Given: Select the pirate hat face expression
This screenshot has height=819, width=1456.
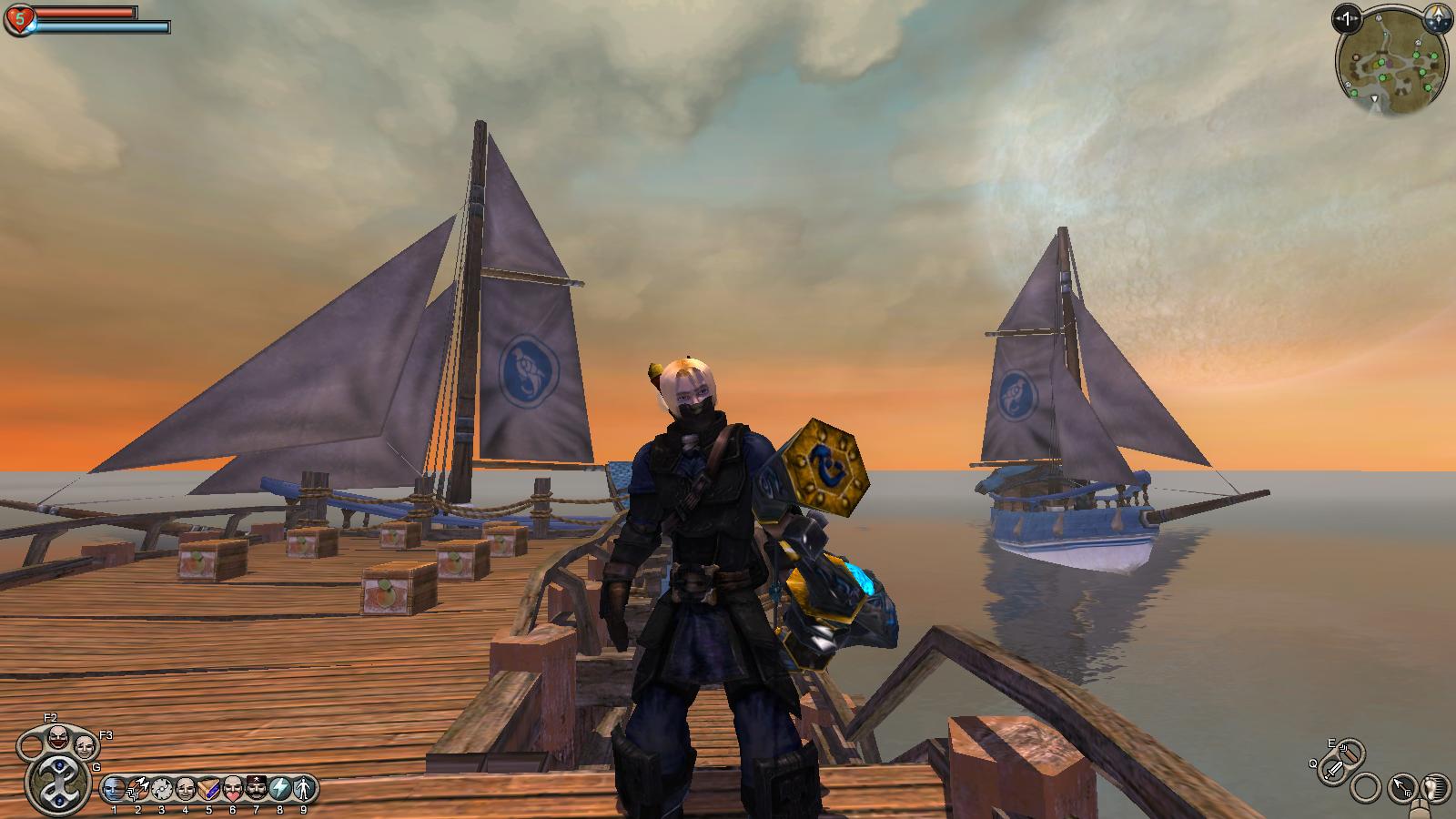Looking at the screenshot, I should pos(257,788).
